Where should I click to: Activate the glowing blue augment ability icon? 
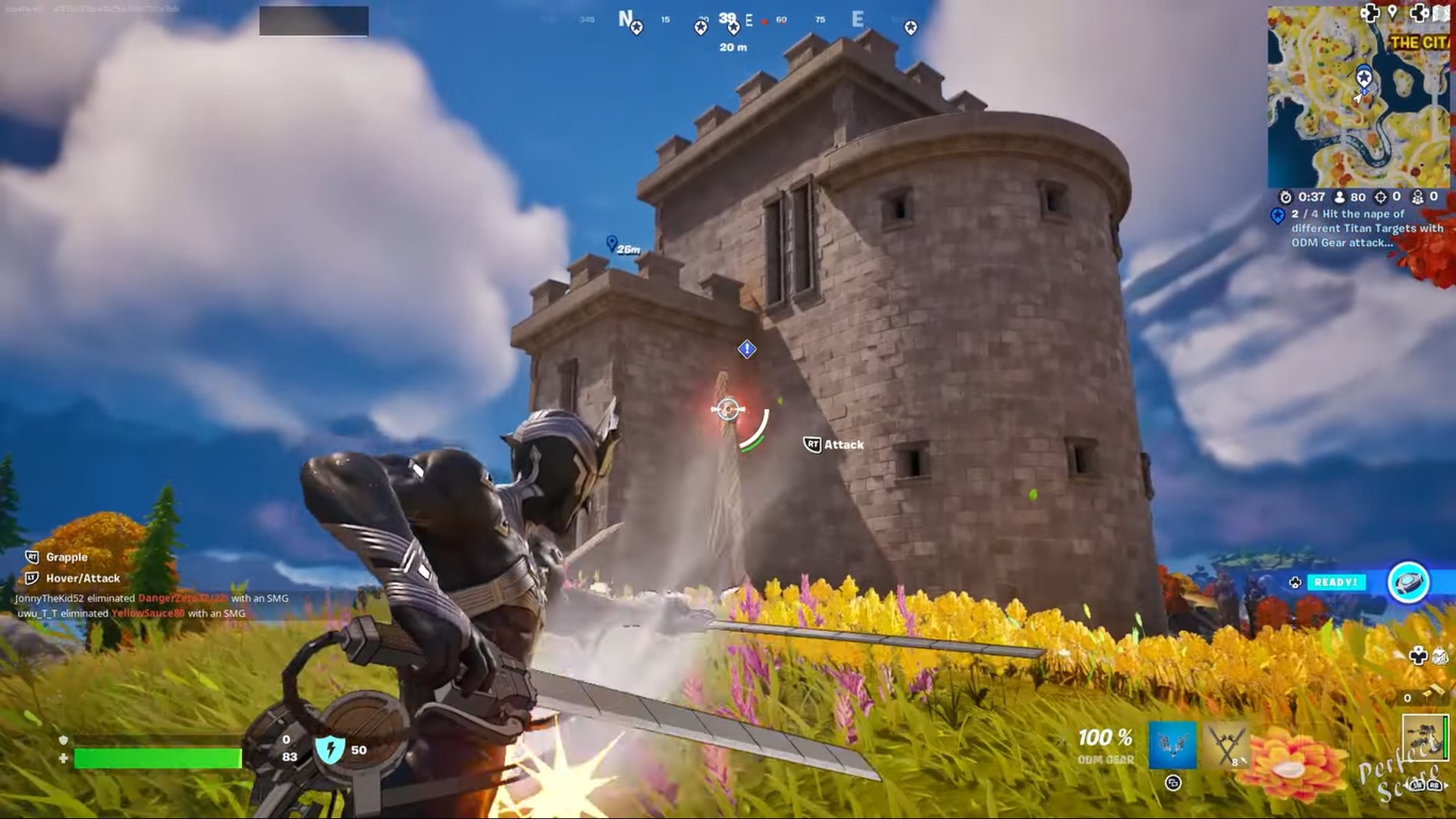1408,582
